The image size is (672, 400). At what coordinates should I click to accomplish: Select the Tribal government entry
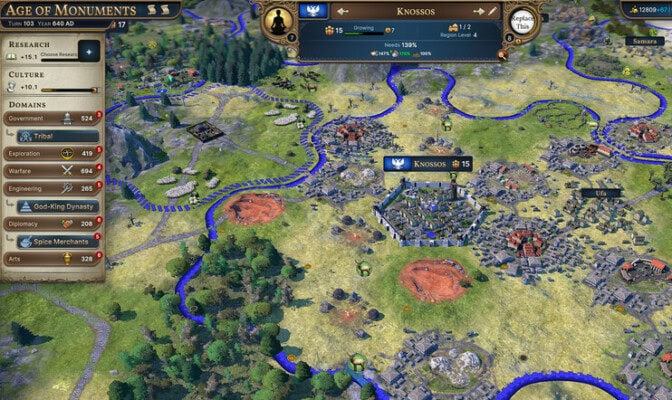point(60,136)
